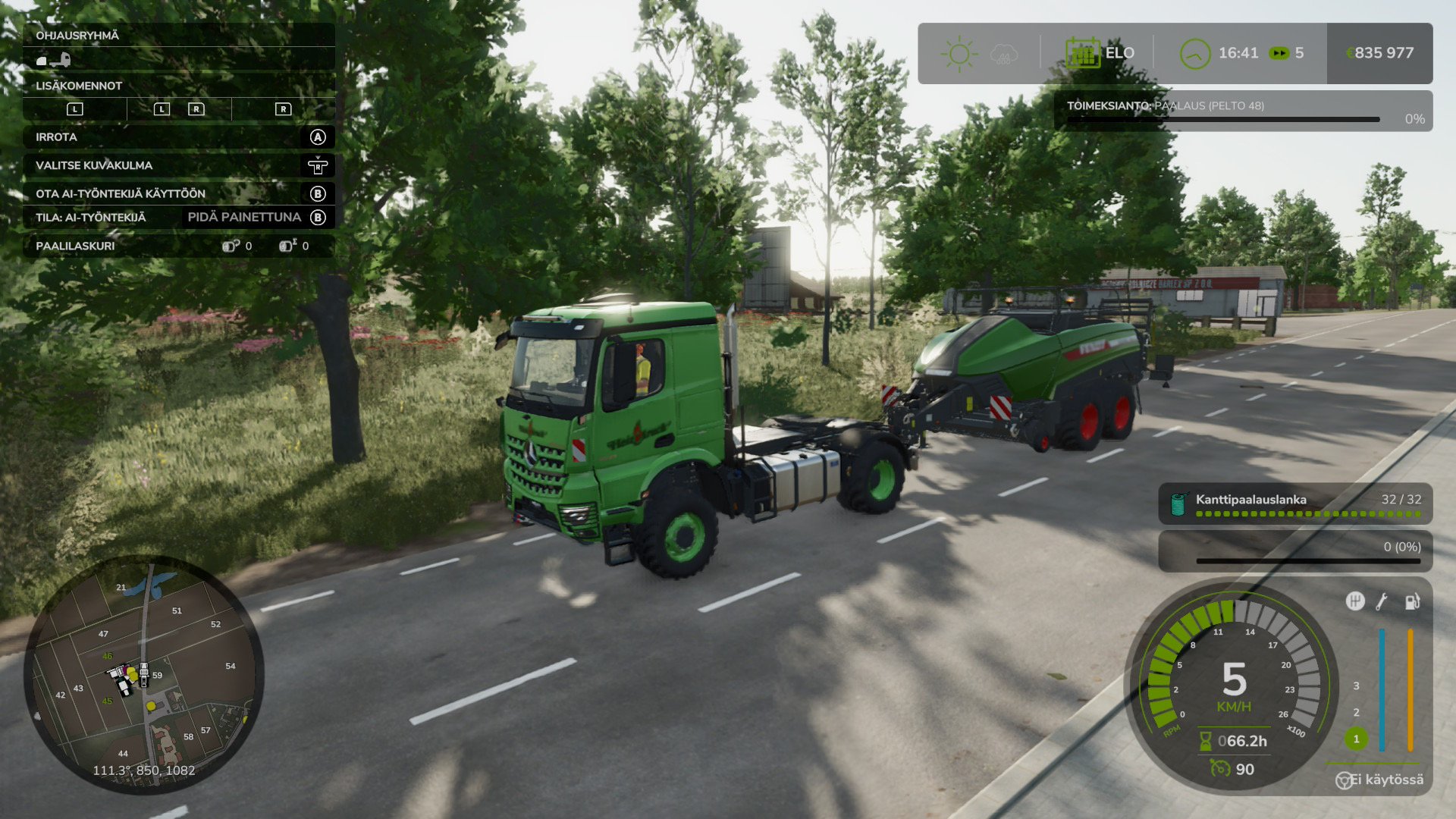Click the circular field minimap
This screenshot has width=1456, height=819.
pos(144,673)
